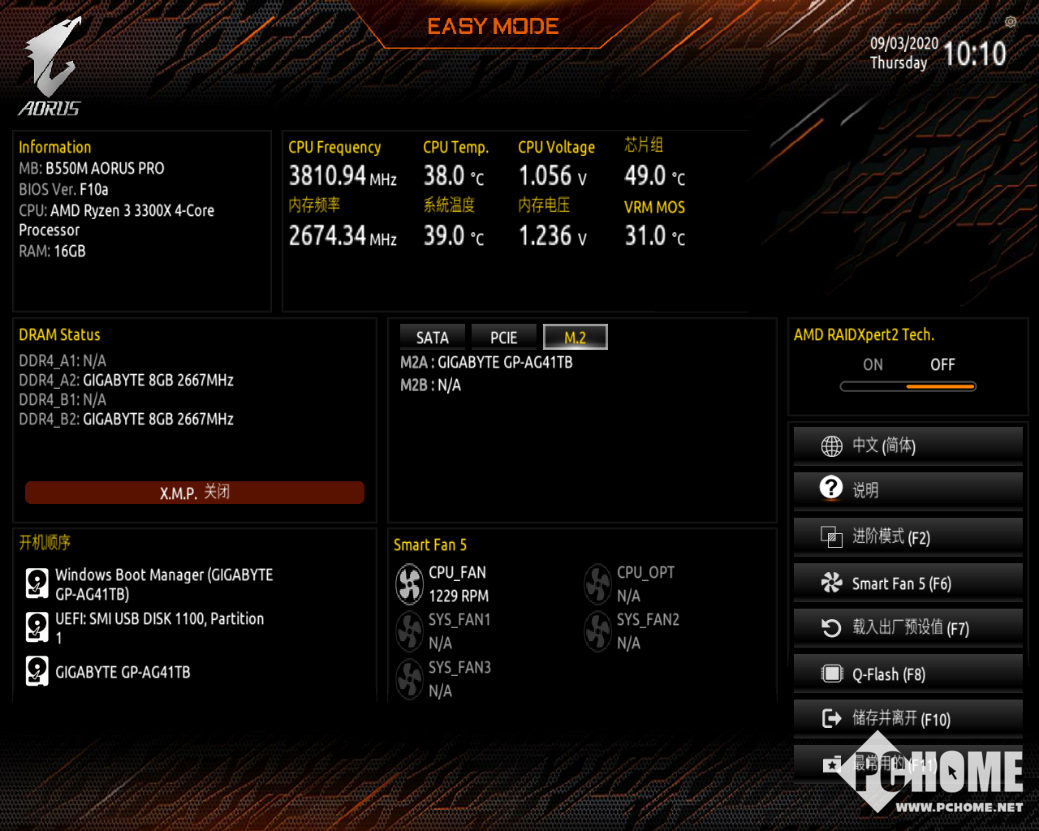Viewport: 1039px width, 831px height.
Task: Open the 说明 help button
Action: pyautogui.click(x=908, y=490)
